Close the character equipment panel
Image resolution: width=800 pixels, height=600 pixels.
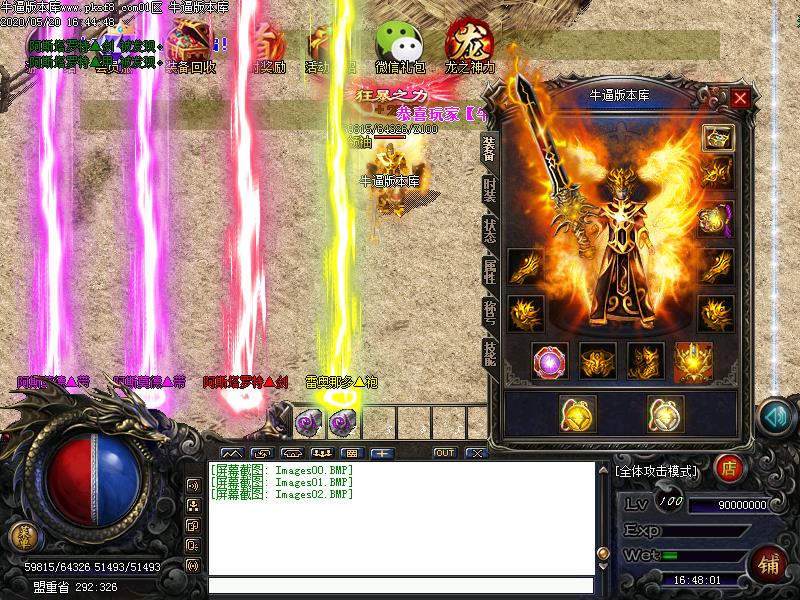click(x=740, y=98)
